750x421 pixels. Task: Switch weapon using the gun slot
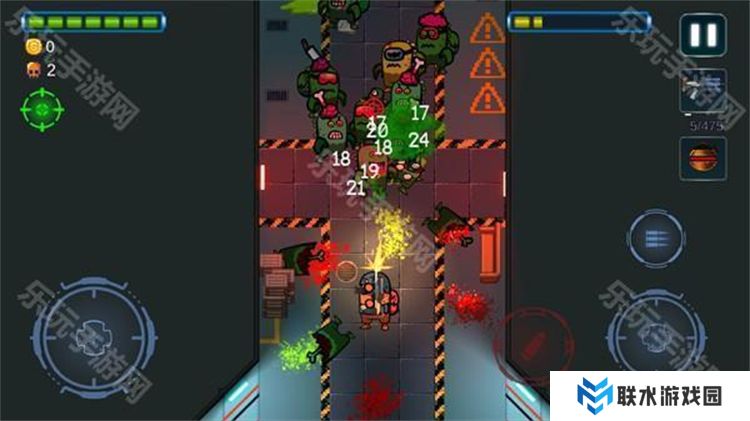pos(703,93)
